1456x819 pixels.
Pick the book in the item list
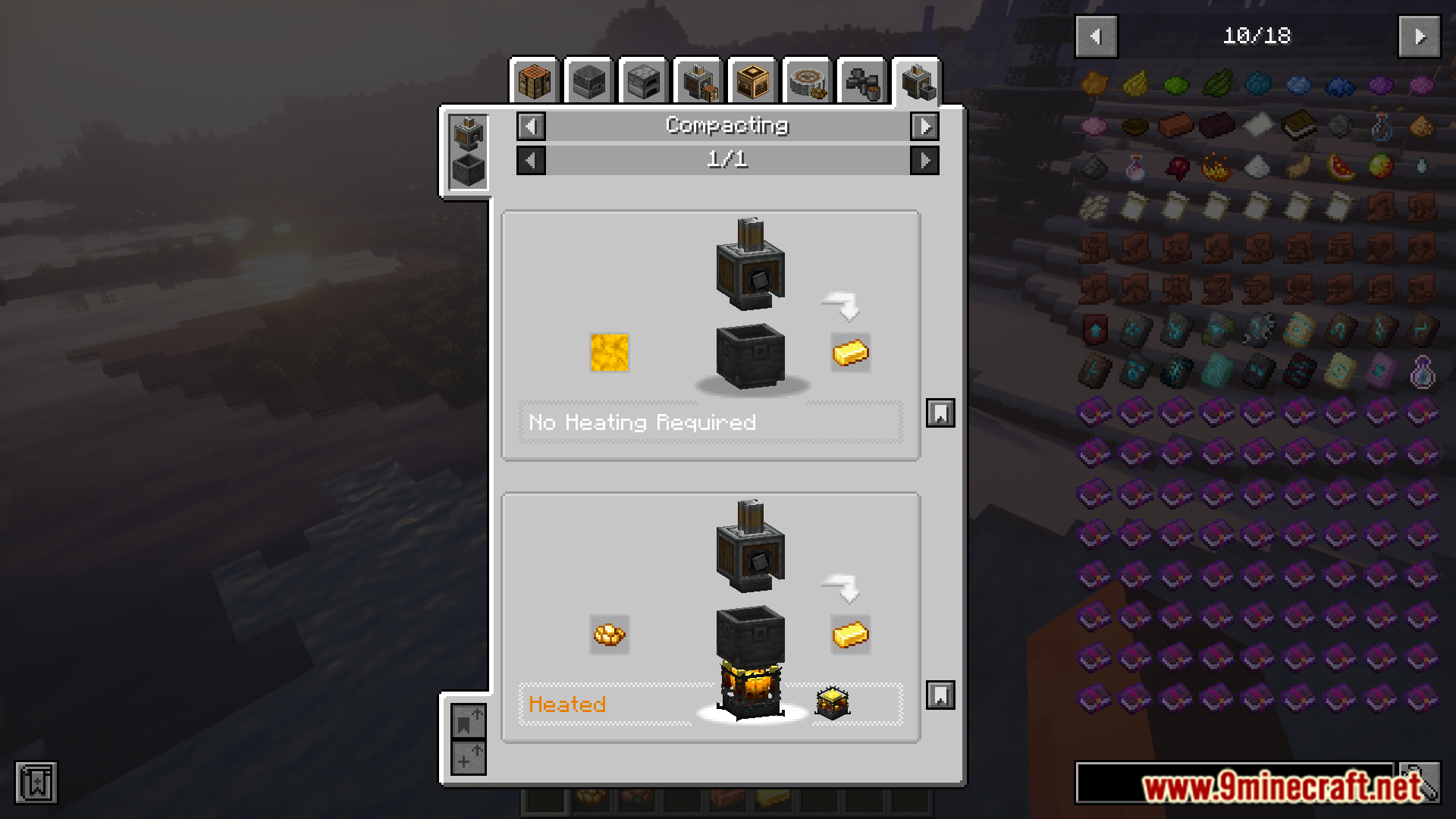click(1298, 126)
